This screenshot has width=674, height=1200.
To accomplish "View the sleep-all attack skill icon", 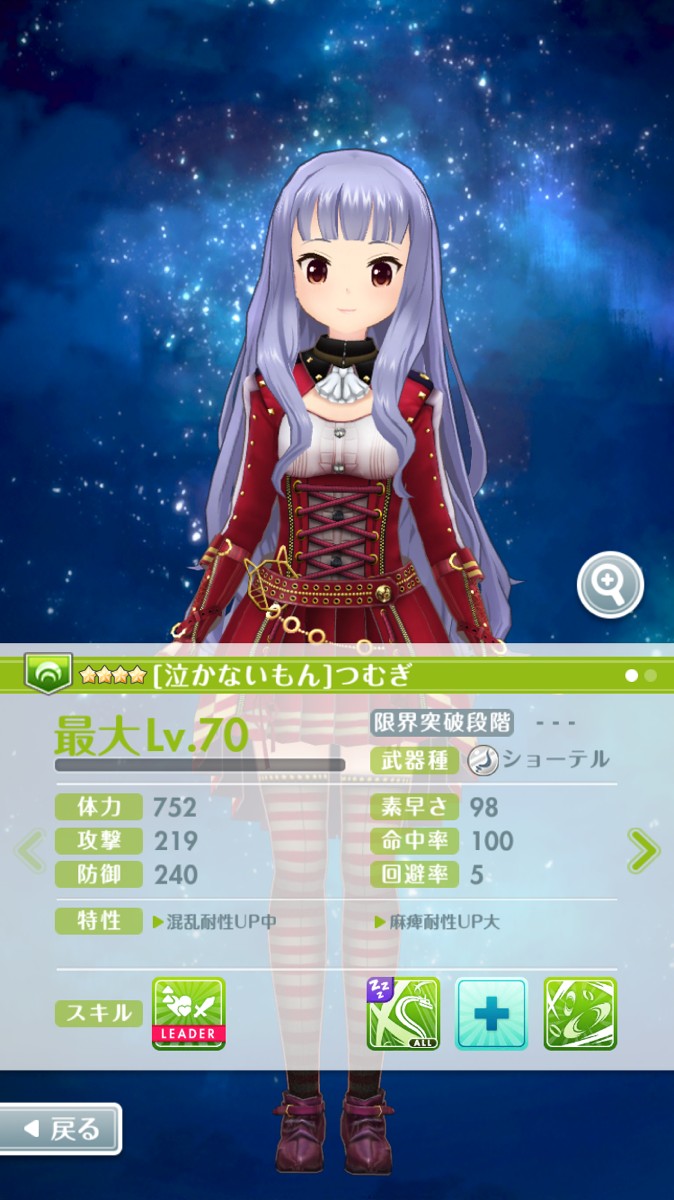I will pos(403,1013).
